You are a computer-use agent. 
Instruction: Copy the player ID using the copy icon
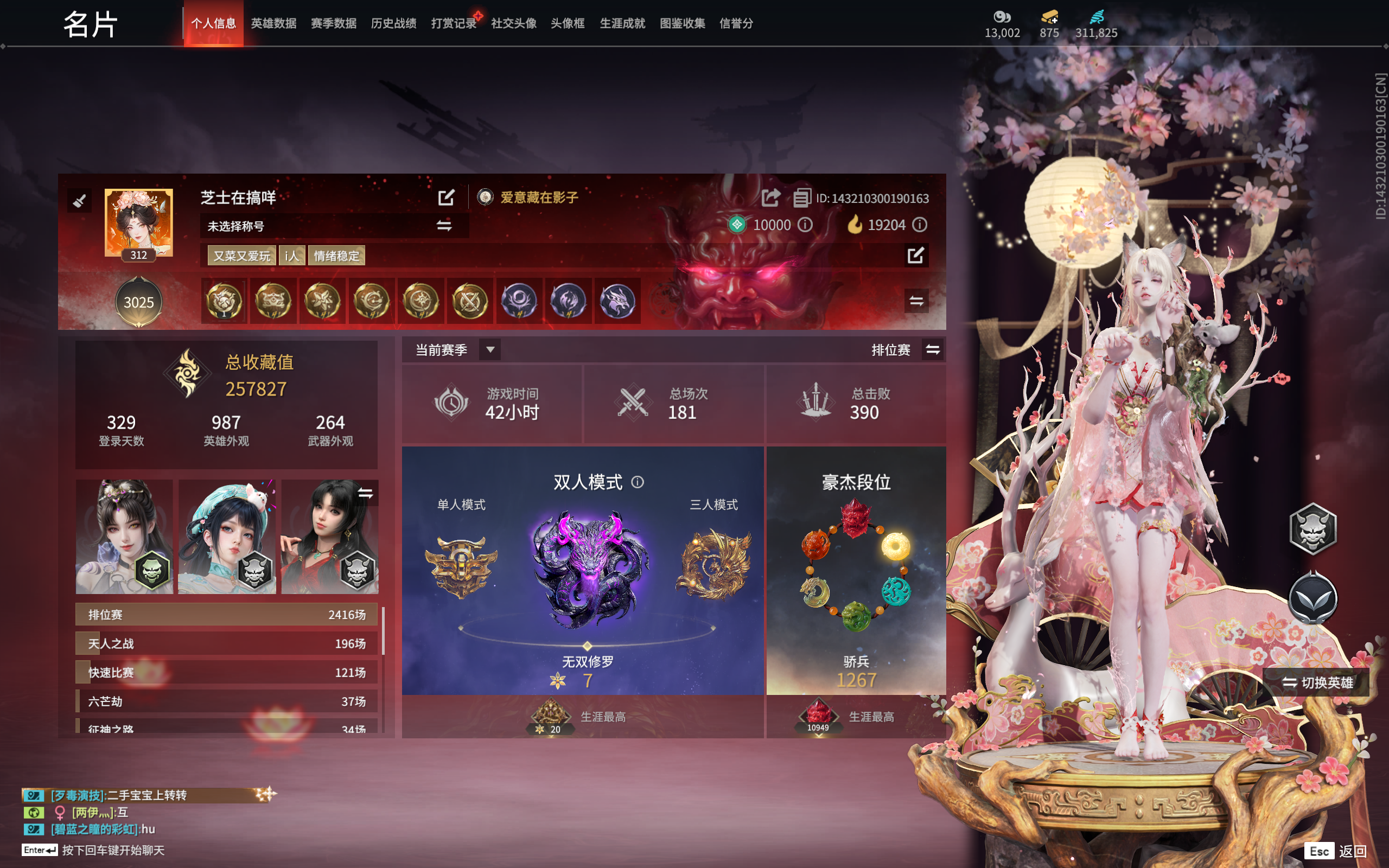(802, 199)
